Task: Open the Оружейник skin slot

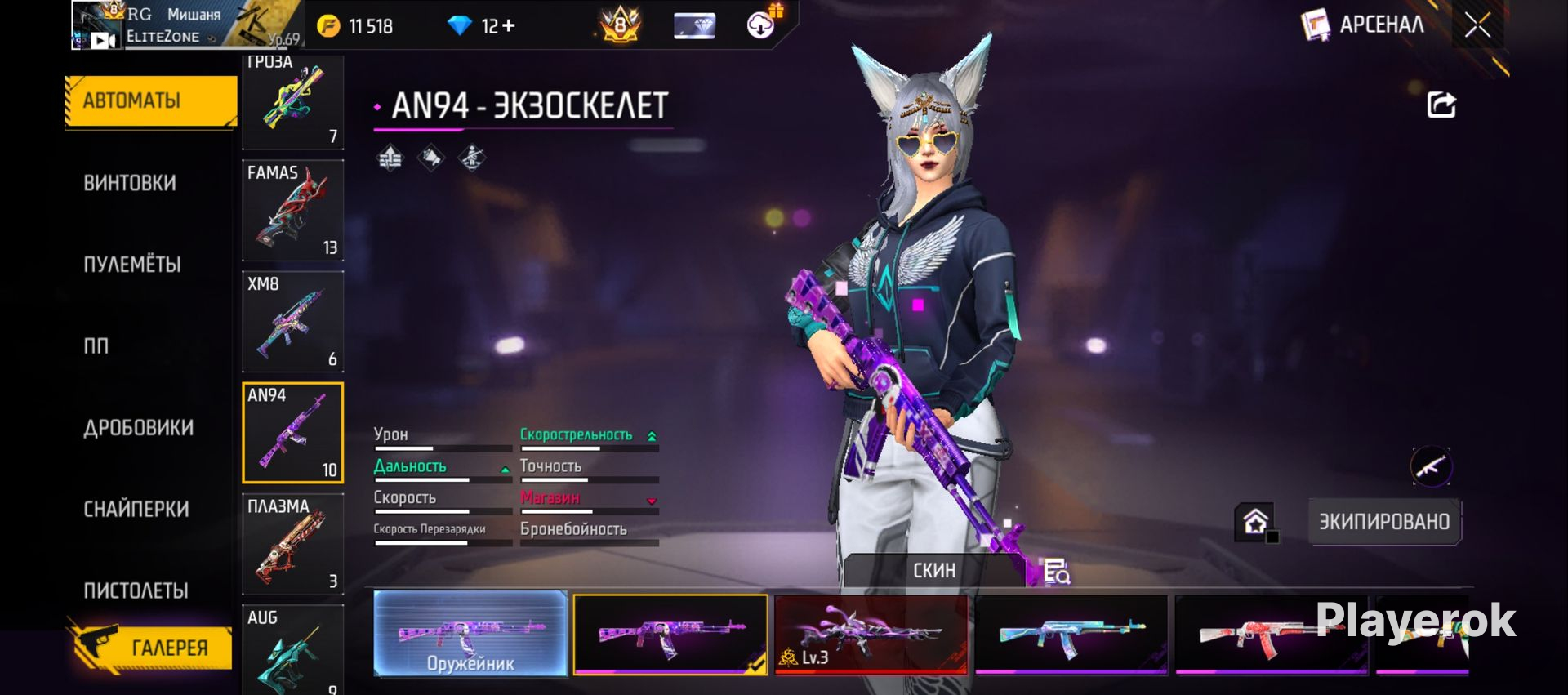Action: (470, 635)
